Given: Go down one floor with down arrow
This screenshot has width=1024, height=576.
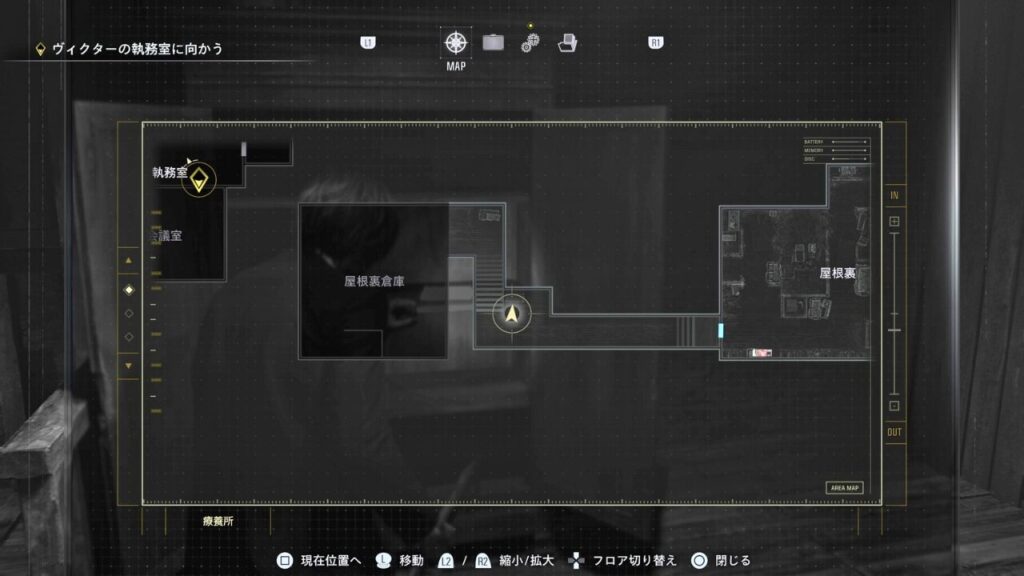Looking at the screenshot, I should click(128, 366).
